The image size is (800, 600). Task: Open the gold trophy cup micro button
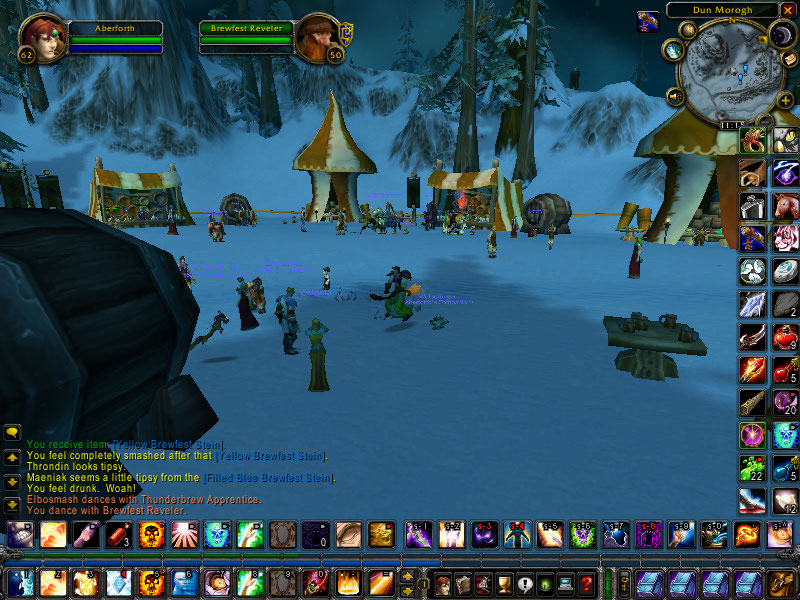tap(505, 583)
